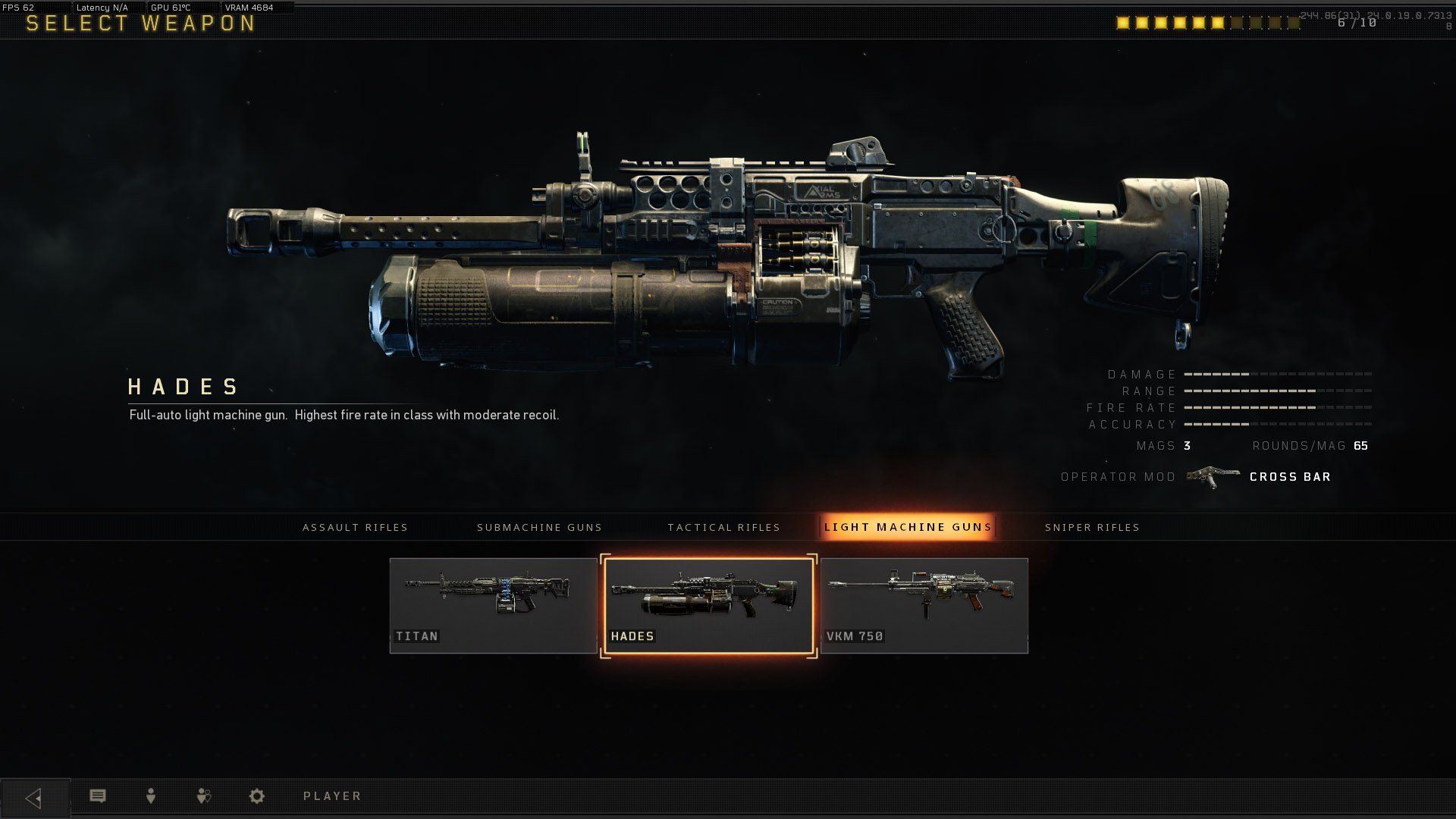The width and height of the screenshot is (1456, 819).
Task: Switch to Sniper Rifles tab
Action: click(x=1092, y=527)
